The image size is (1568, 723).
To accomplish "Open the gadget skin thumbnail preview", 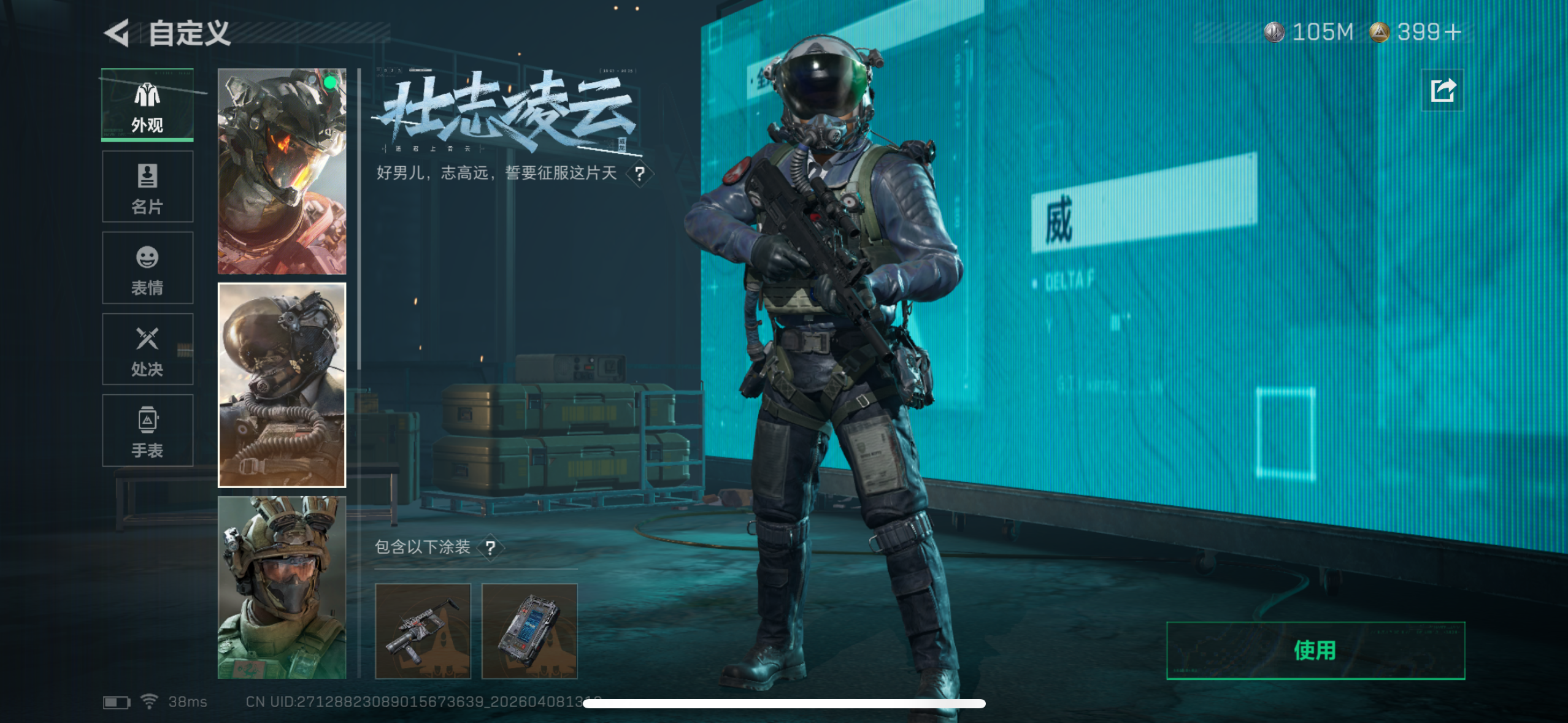I will click(529, 632).
